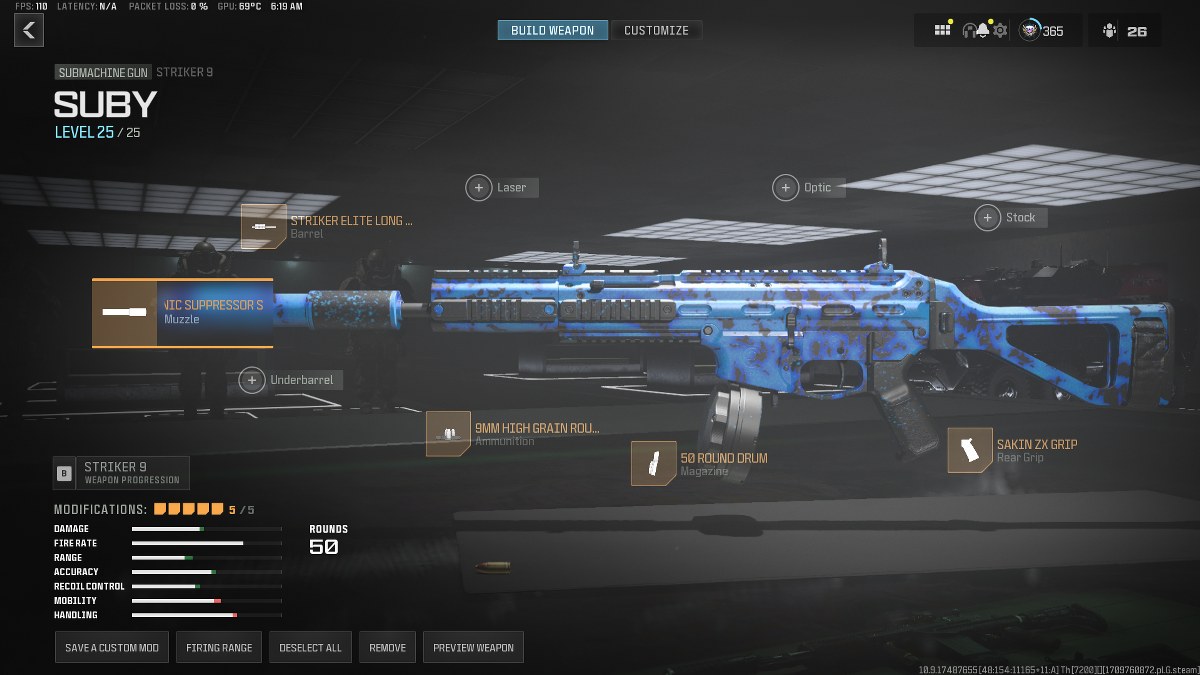Add an Underbarrel attachment
The height and width of the screenshot is (675, 1200).
tap(253, 380)
